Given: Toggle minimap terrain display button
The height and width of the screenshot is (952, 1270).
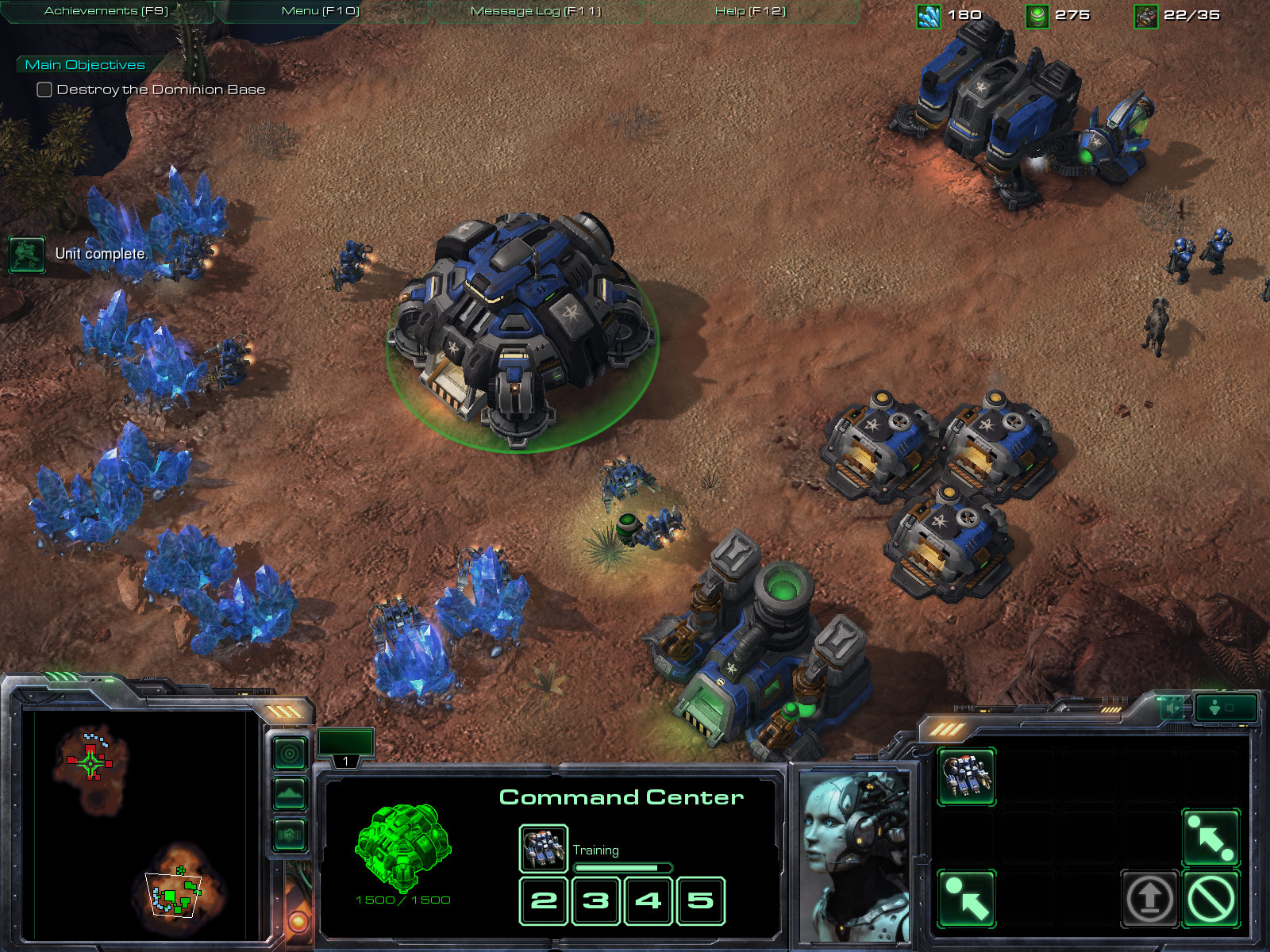Looking at the screenshot, I should (x=290, y=793).
